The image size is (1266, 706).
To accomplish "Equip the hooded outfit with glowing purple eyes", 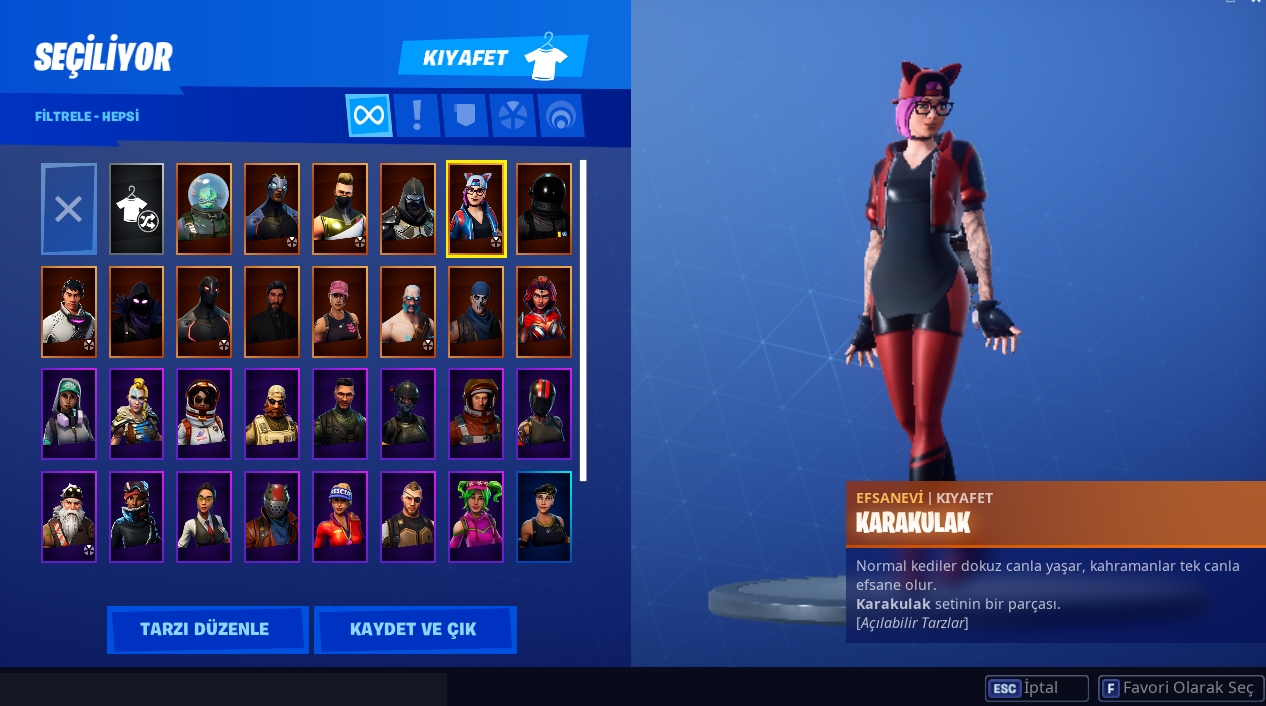I will [136, 311].
